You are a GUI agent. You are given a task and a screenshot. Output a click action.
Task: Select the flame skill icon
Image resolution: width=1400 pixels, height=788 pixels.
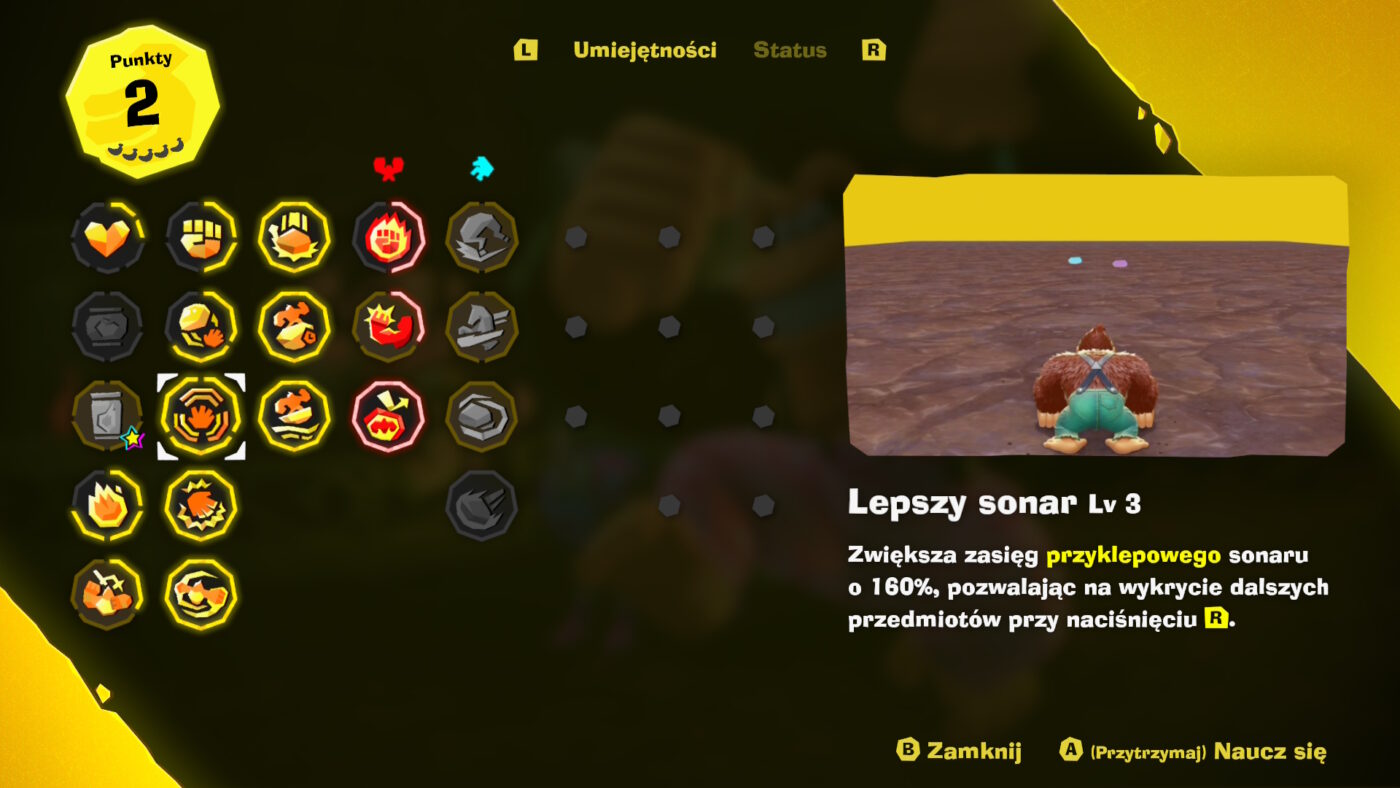(107, 505)
